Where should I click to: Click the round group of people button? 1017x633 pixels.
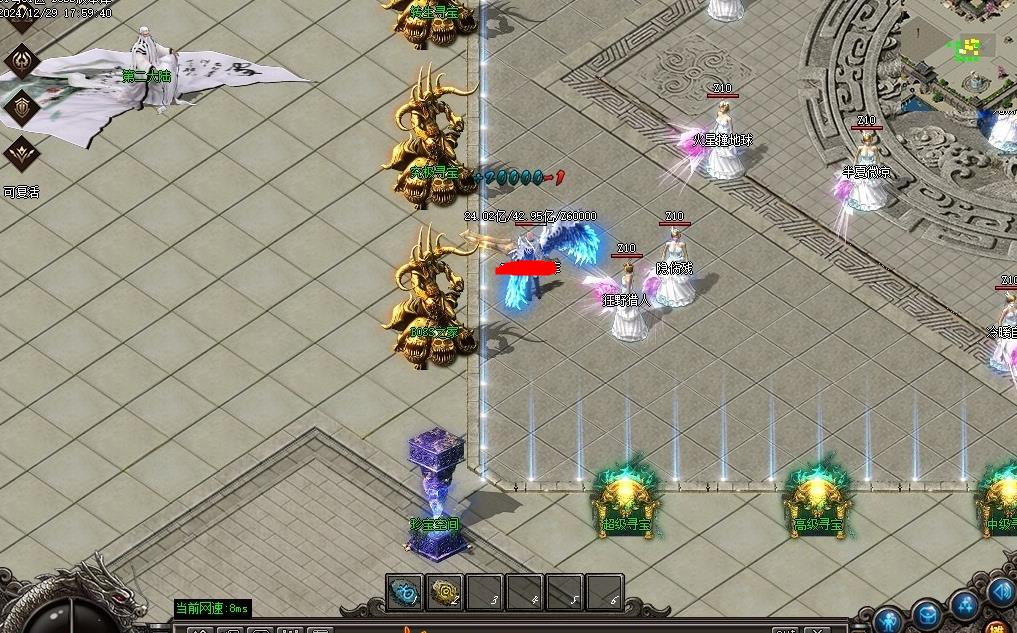tap(965, 604)
